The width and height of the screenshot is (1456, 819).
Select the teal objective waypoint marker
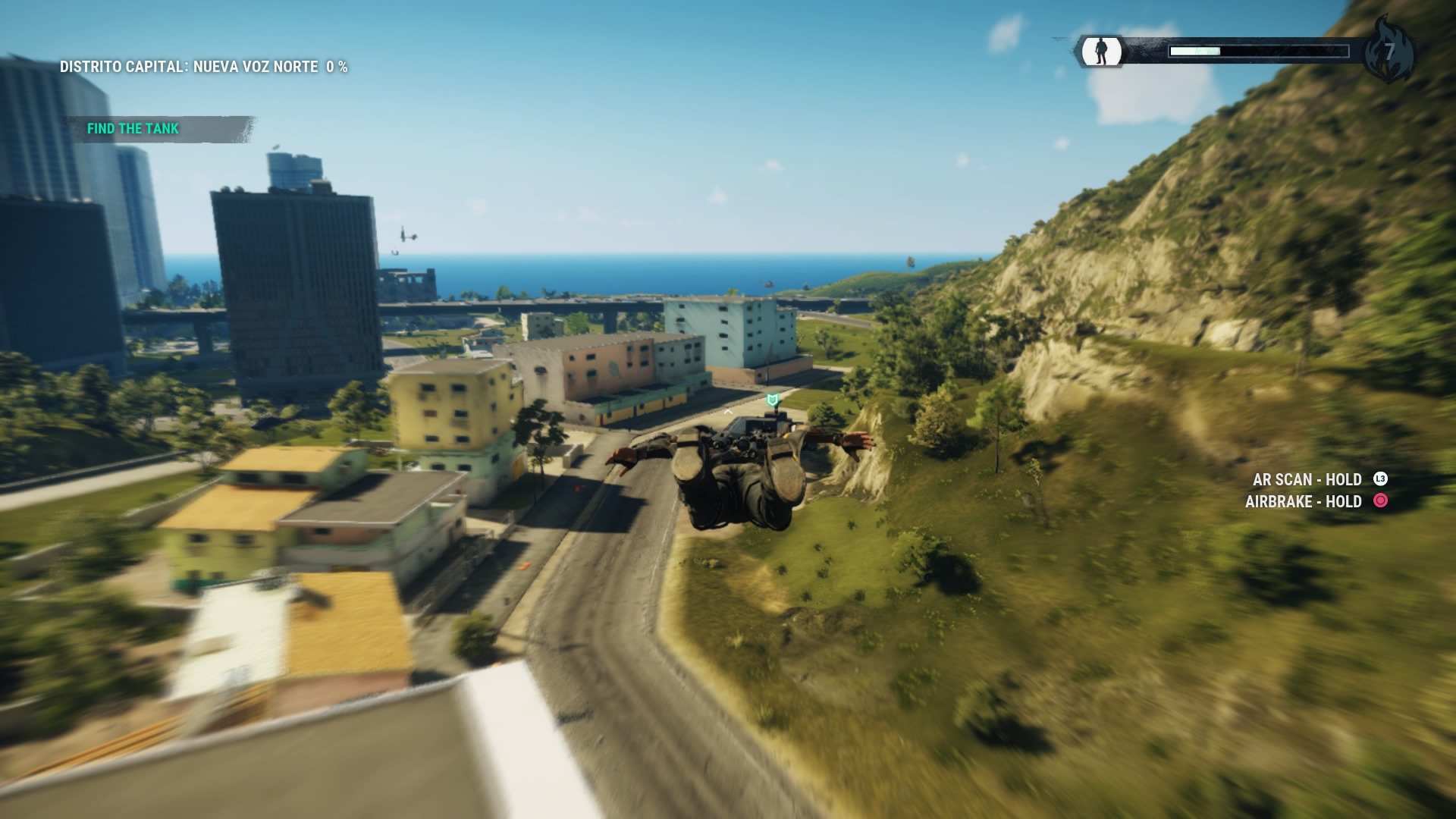tap(772, 400)
